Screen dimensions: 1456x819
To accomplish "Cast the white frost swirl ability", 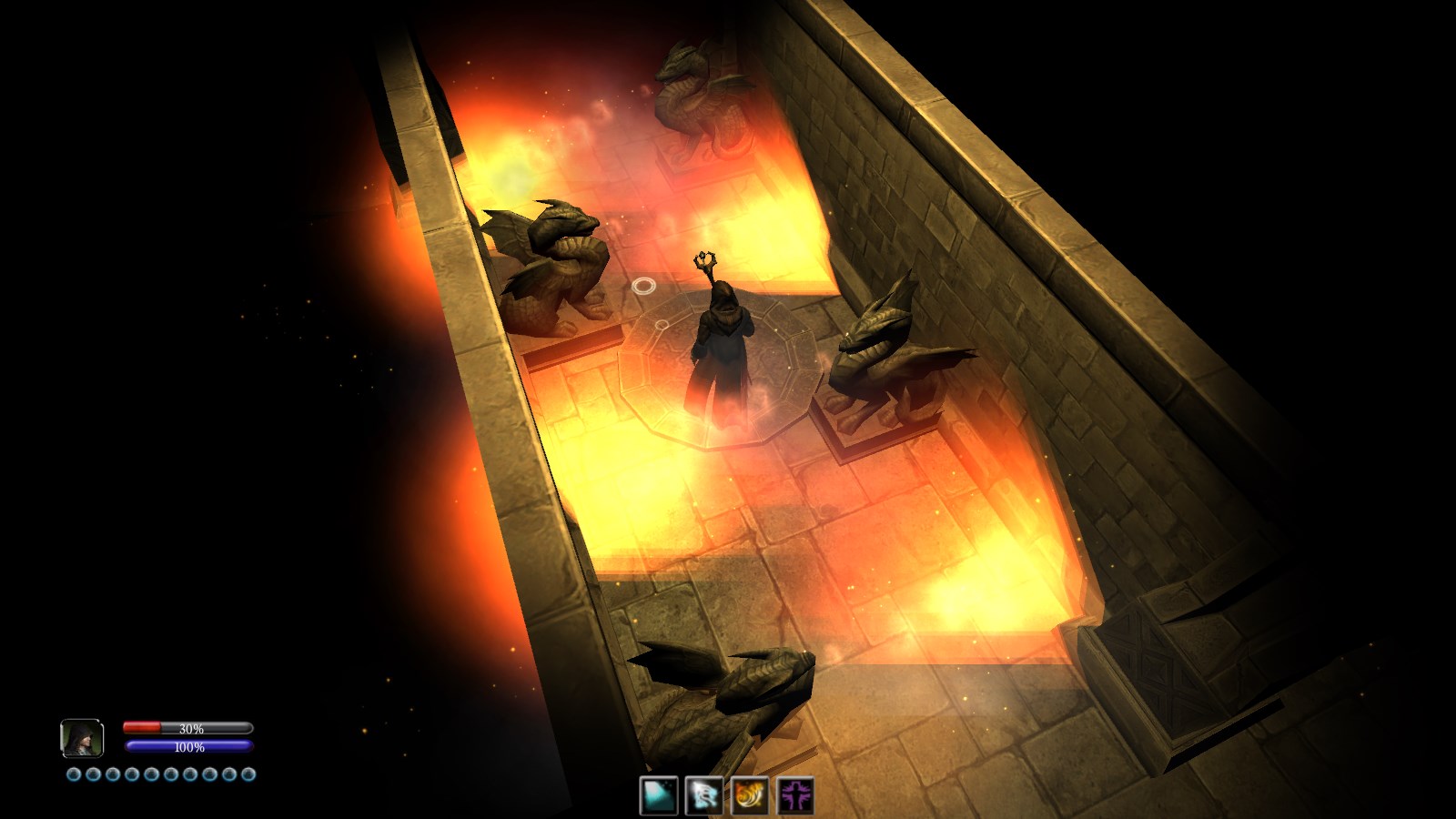I will 704,795.
